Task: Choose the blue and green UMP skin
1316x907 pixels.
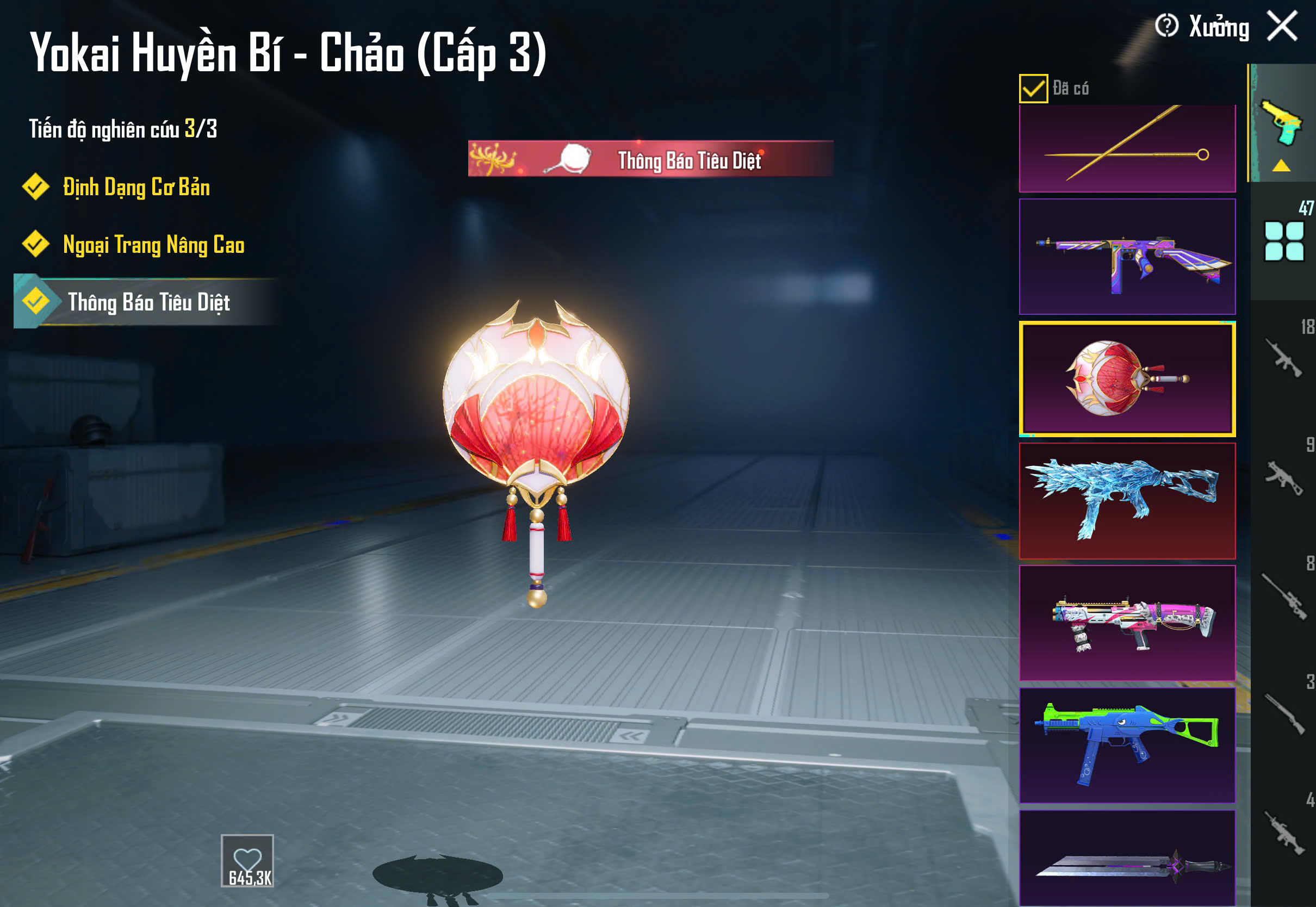Action: click(1127, 745)
